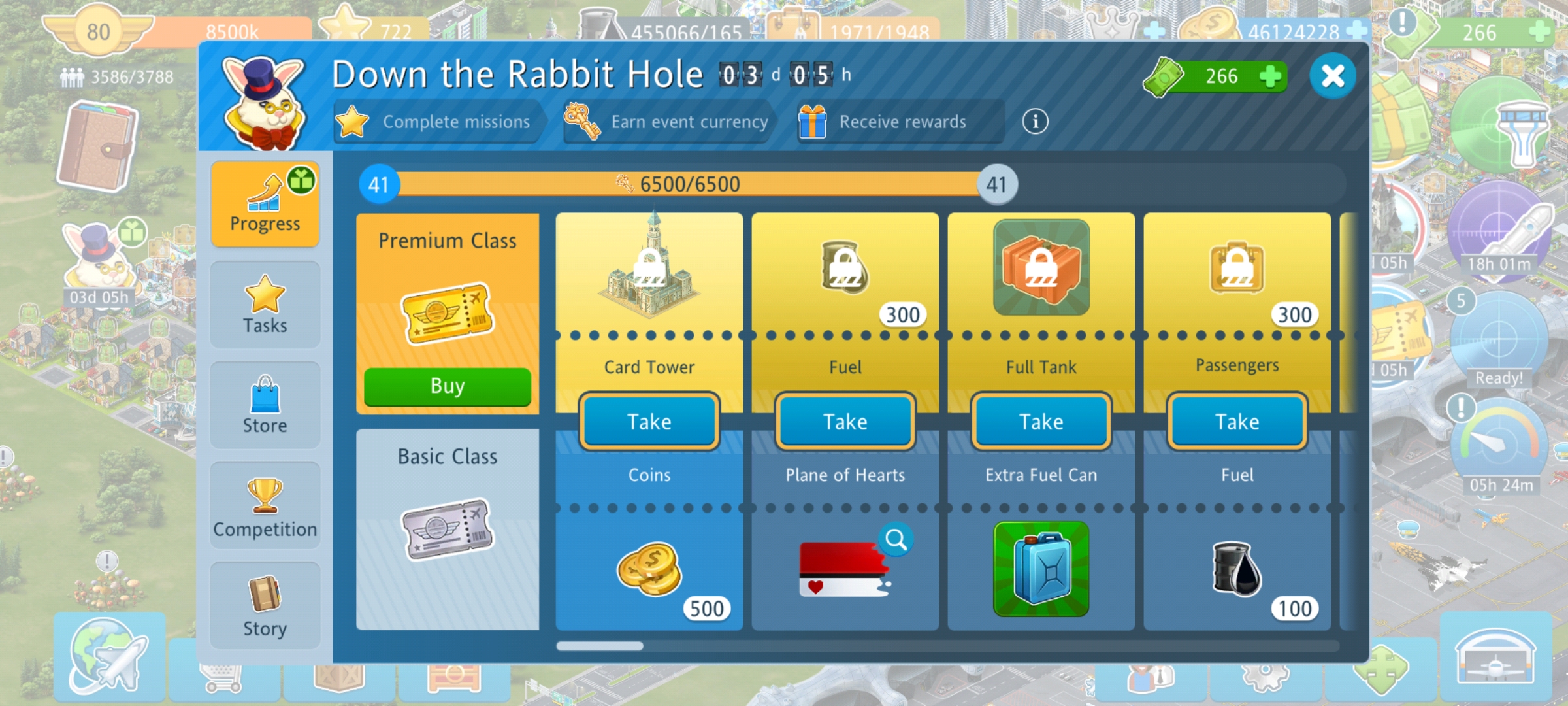The image size is (1568, 706).
Task: Open the Progress tab
Action: pyautogui.click(x=265, y=204)
